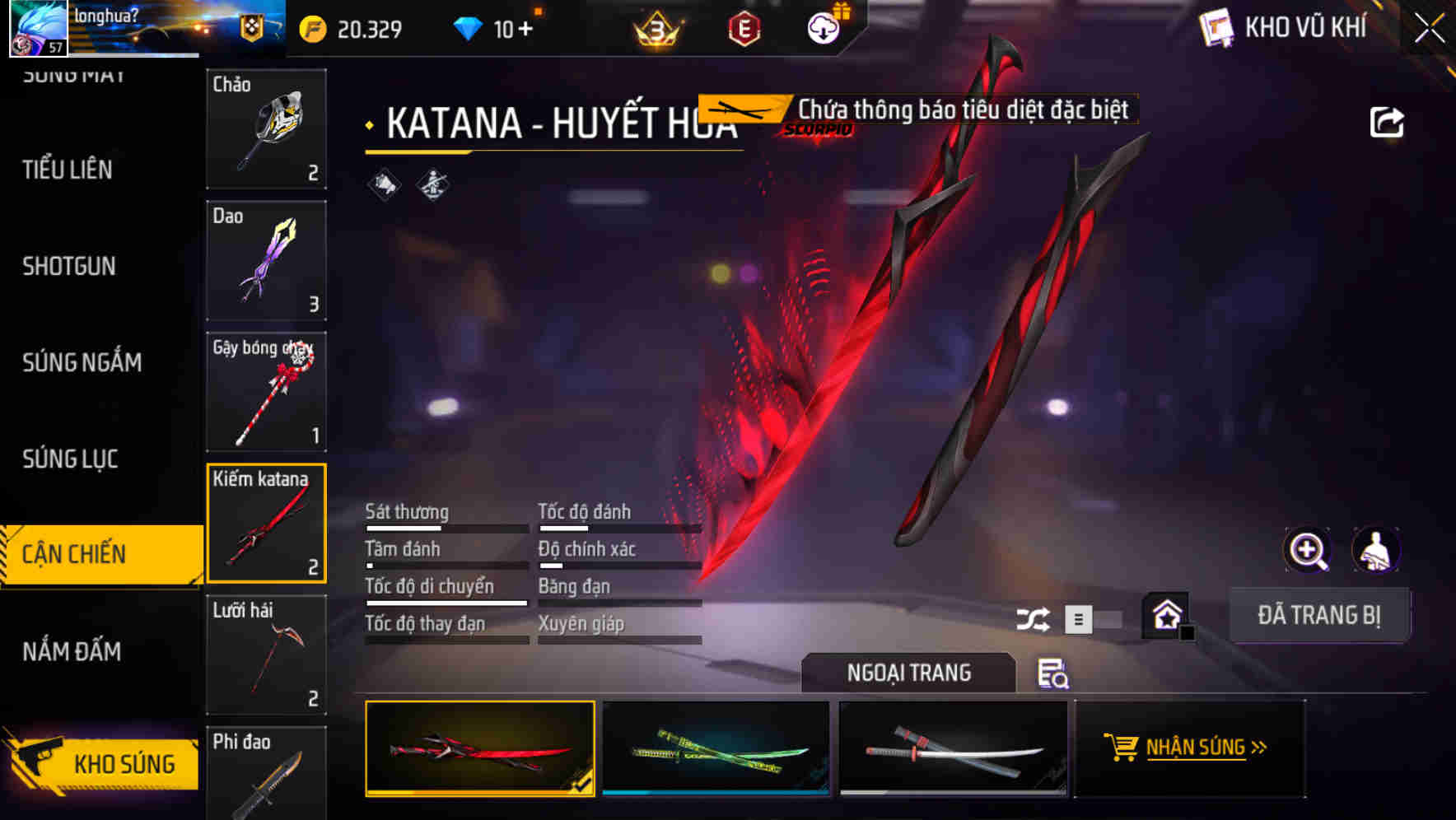
Task: Click the shuffle skin icon
Action: [x=1034, y=617]
